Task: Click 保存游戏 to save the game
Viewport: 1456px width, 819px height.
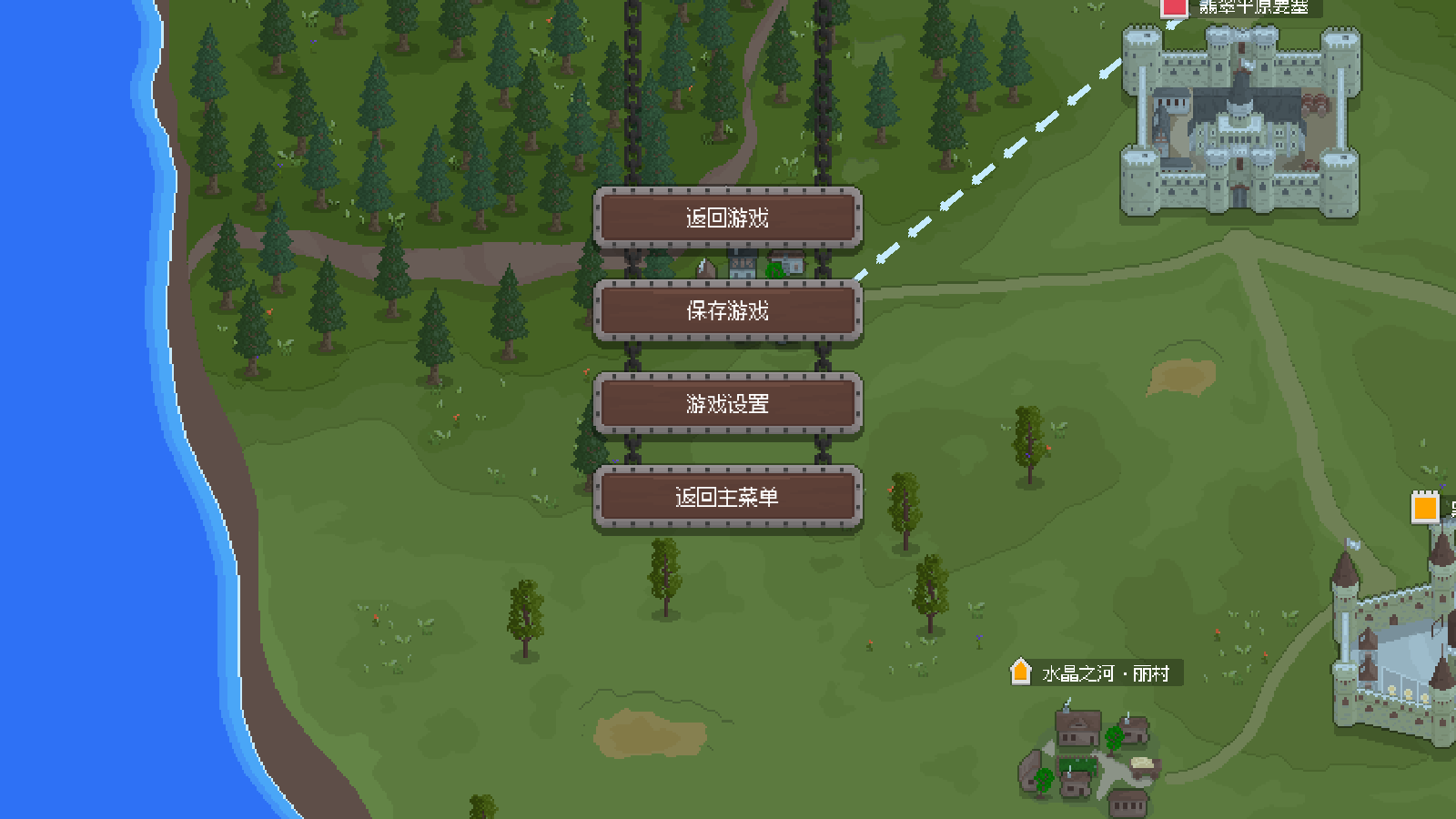Action: 727,311
